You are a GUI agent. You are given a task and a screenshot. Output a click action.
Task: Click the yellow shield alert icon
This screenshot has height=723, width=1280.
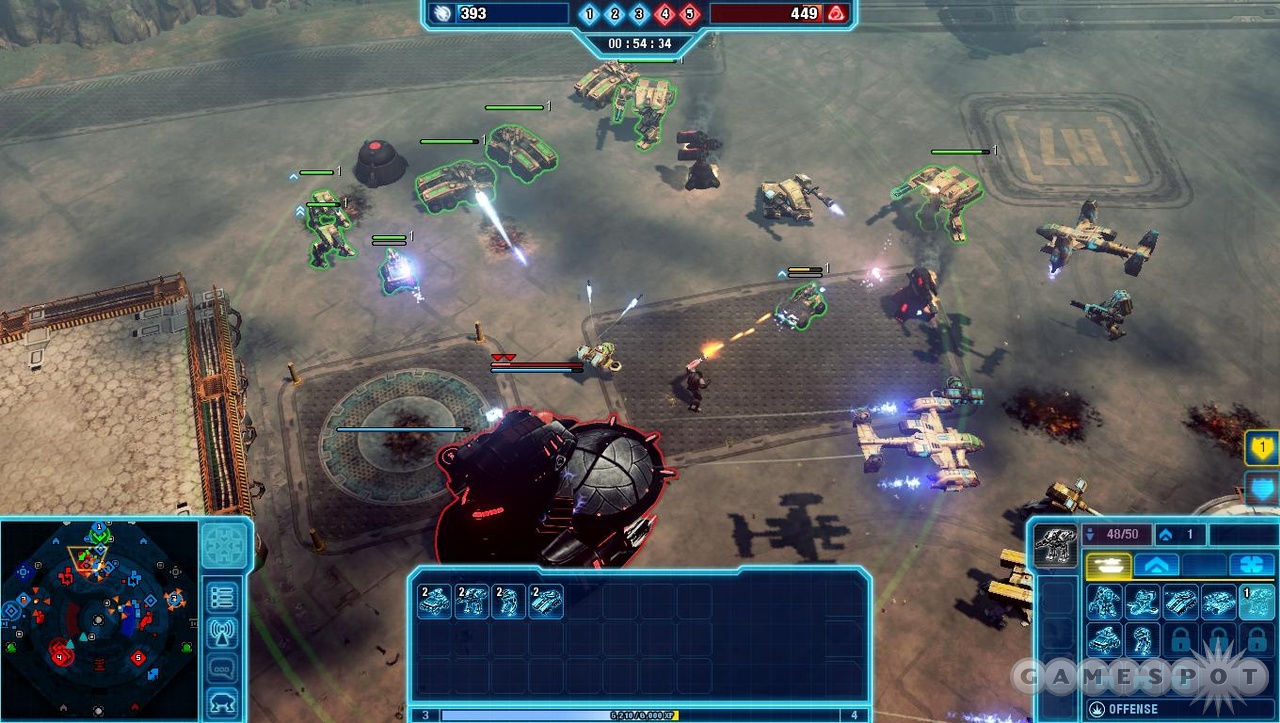pos(1262,448)
